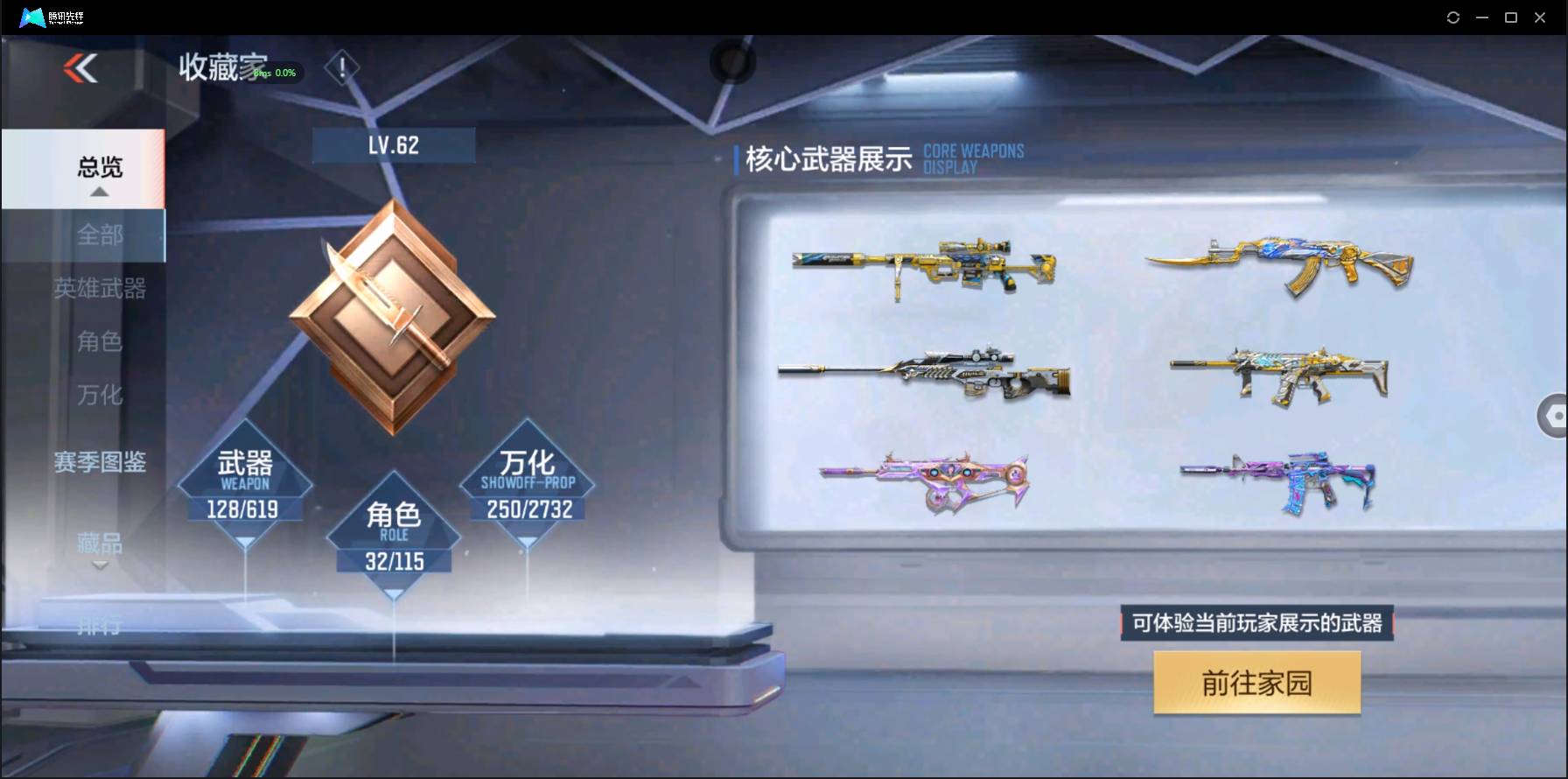Click the green 0ms 0.0% network ping indicator
The image size is (1568, 779).
click(x=273, y=73)
